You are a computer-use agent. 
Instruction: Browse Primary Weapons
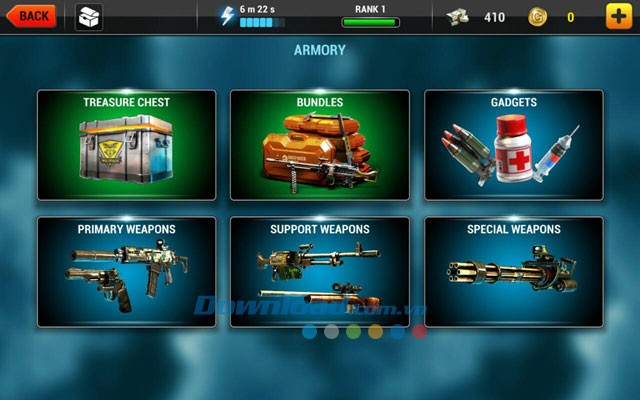[126, 272]
